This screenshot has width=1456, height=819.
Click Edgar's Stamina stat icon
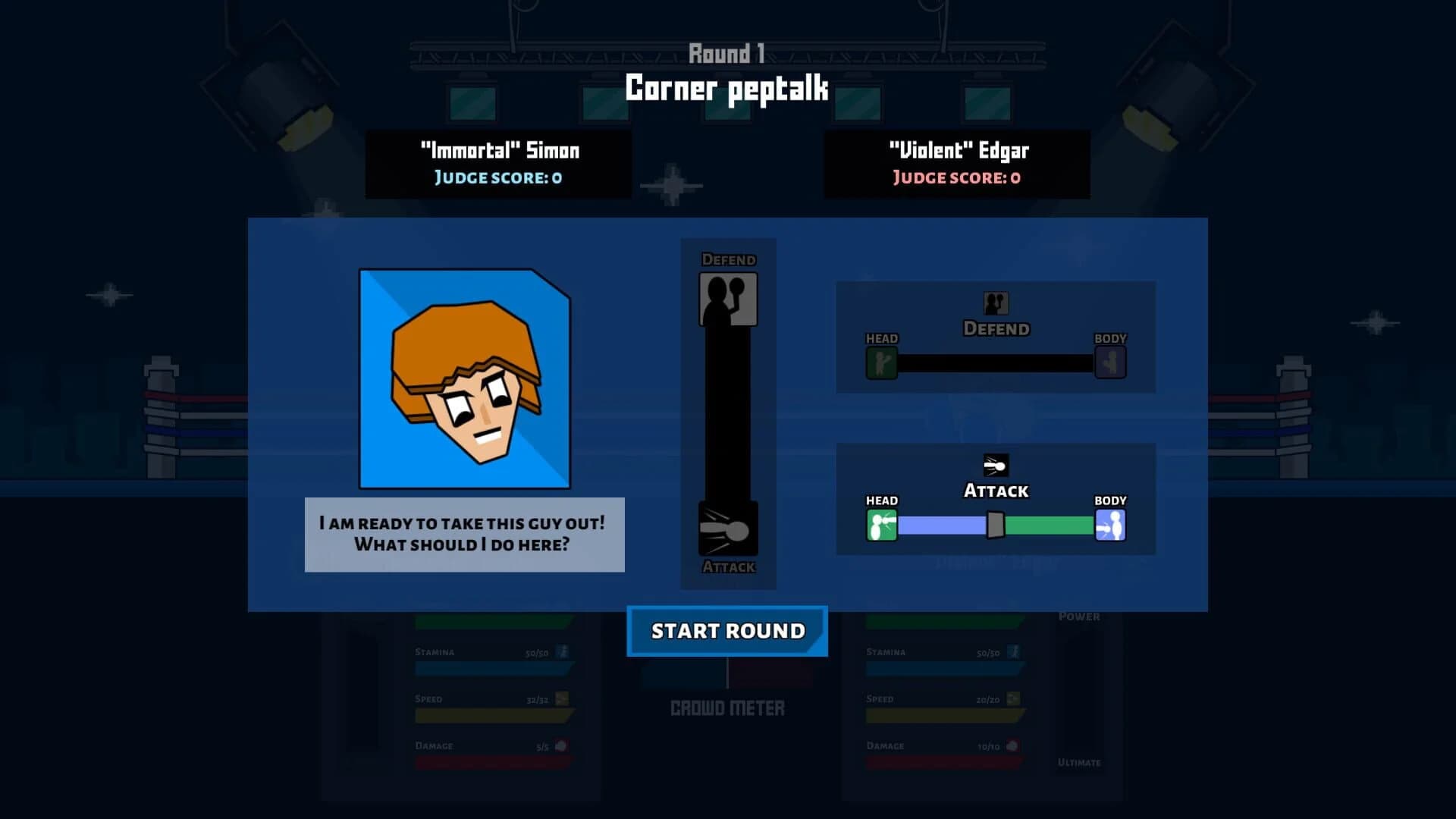point(1012,651)
